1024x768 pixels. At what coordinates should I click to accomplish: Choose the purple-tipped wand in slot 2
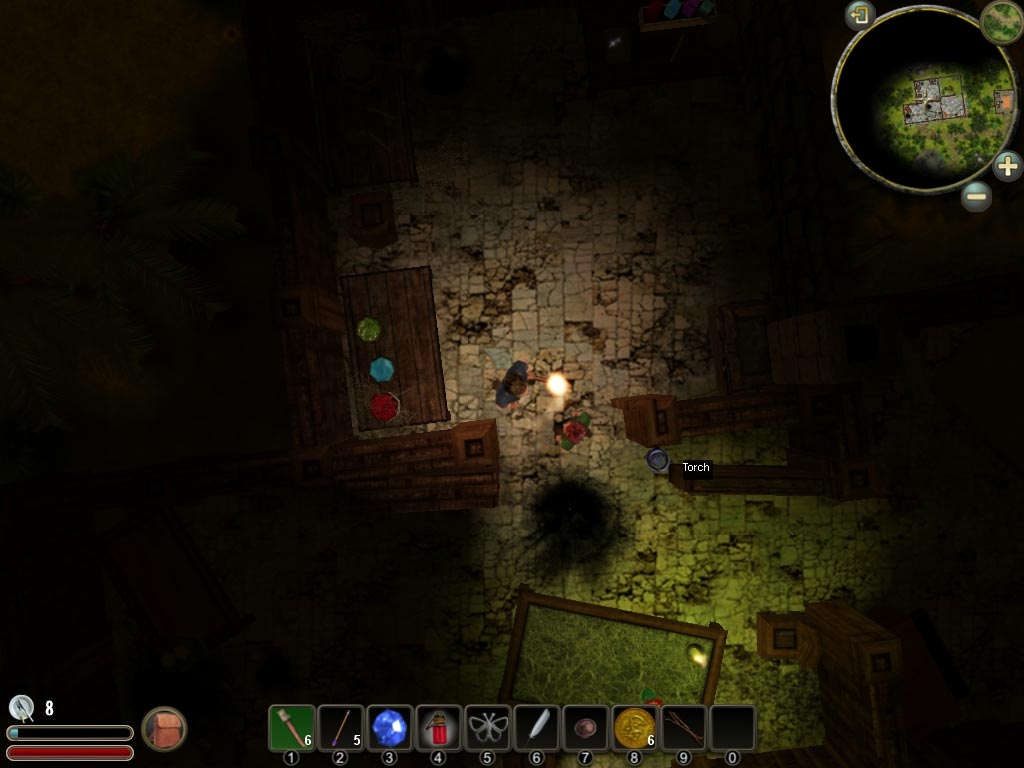(340, 727)
